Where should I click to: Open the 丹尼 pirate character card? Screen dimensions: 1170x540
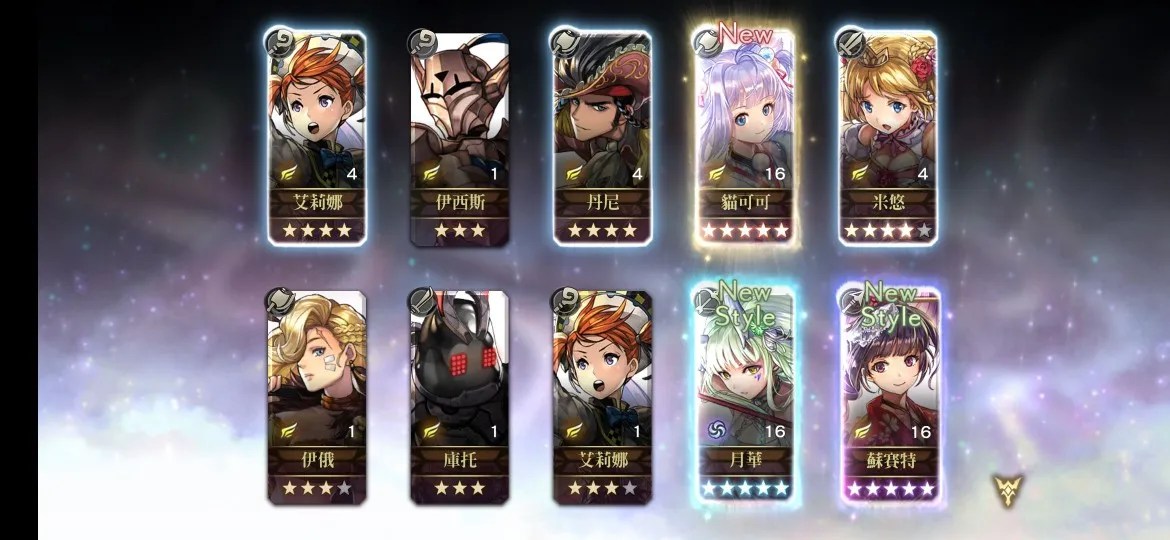[x=602, y=137]
